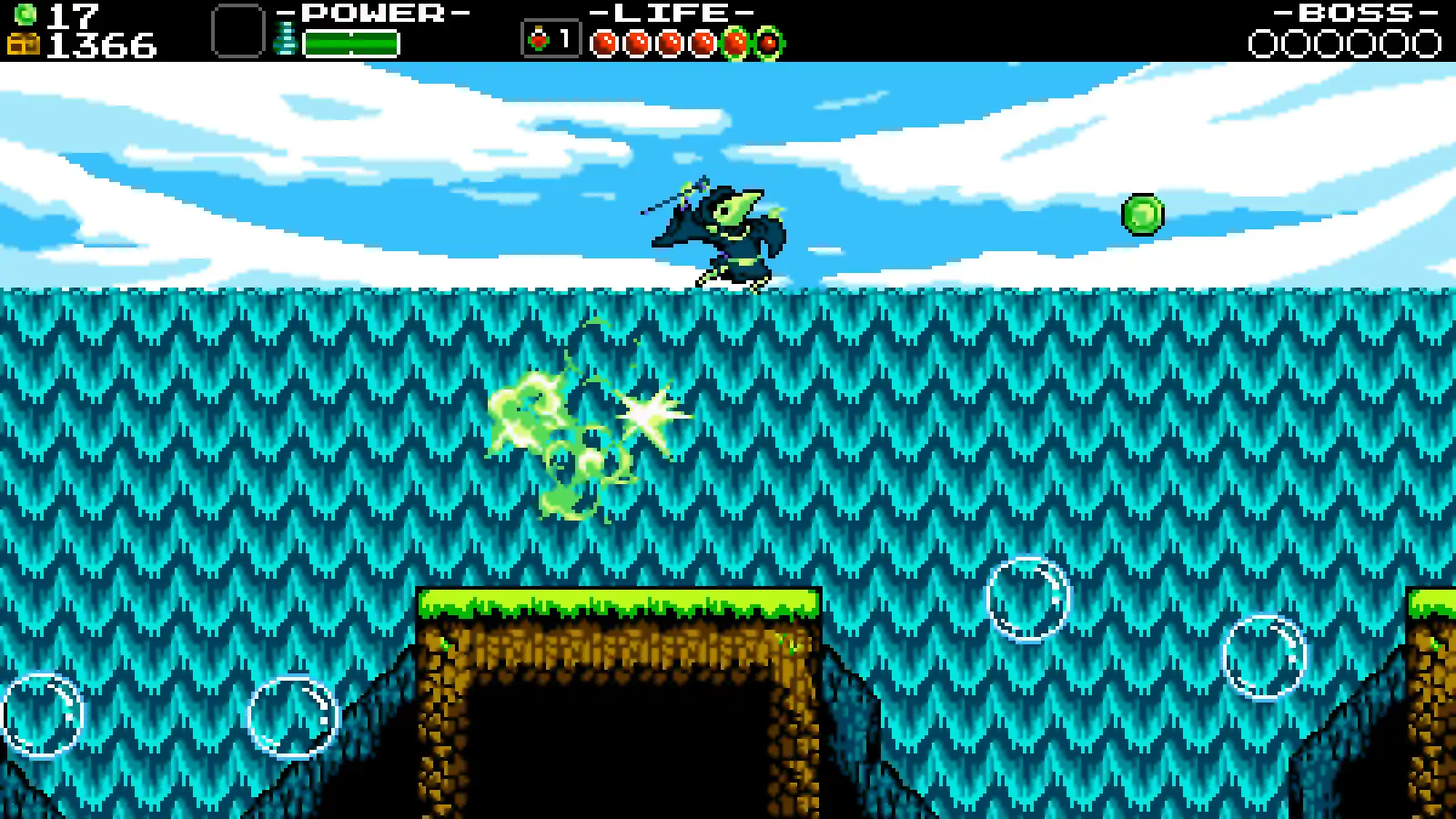Click the green gem counter icon
Image resolution: width=1456 pixels, height=819 pixels.
pyautogui.click(x=27, y=13)
